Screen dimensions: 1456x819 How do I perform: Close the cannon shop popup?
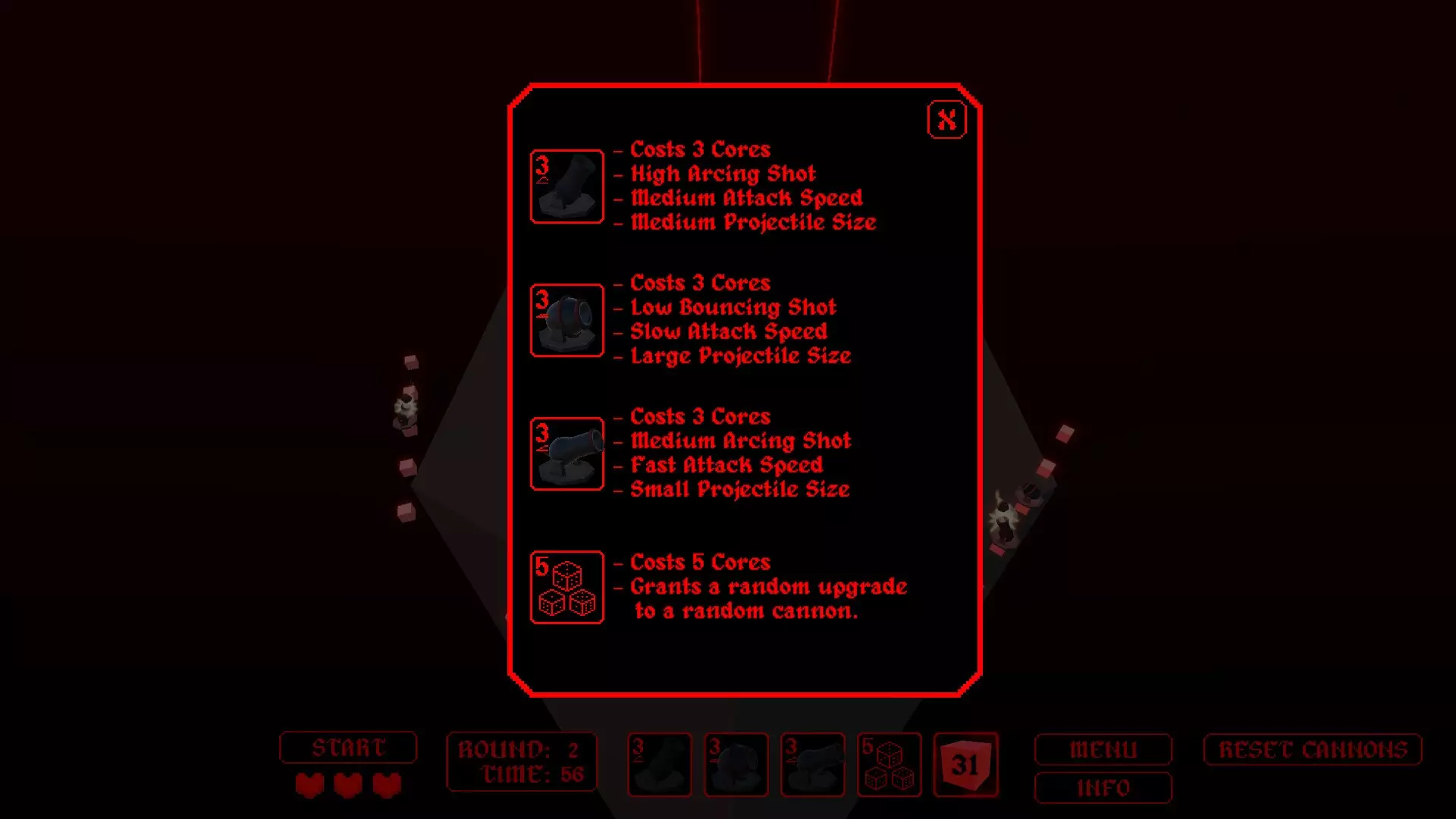coord(946,119)
